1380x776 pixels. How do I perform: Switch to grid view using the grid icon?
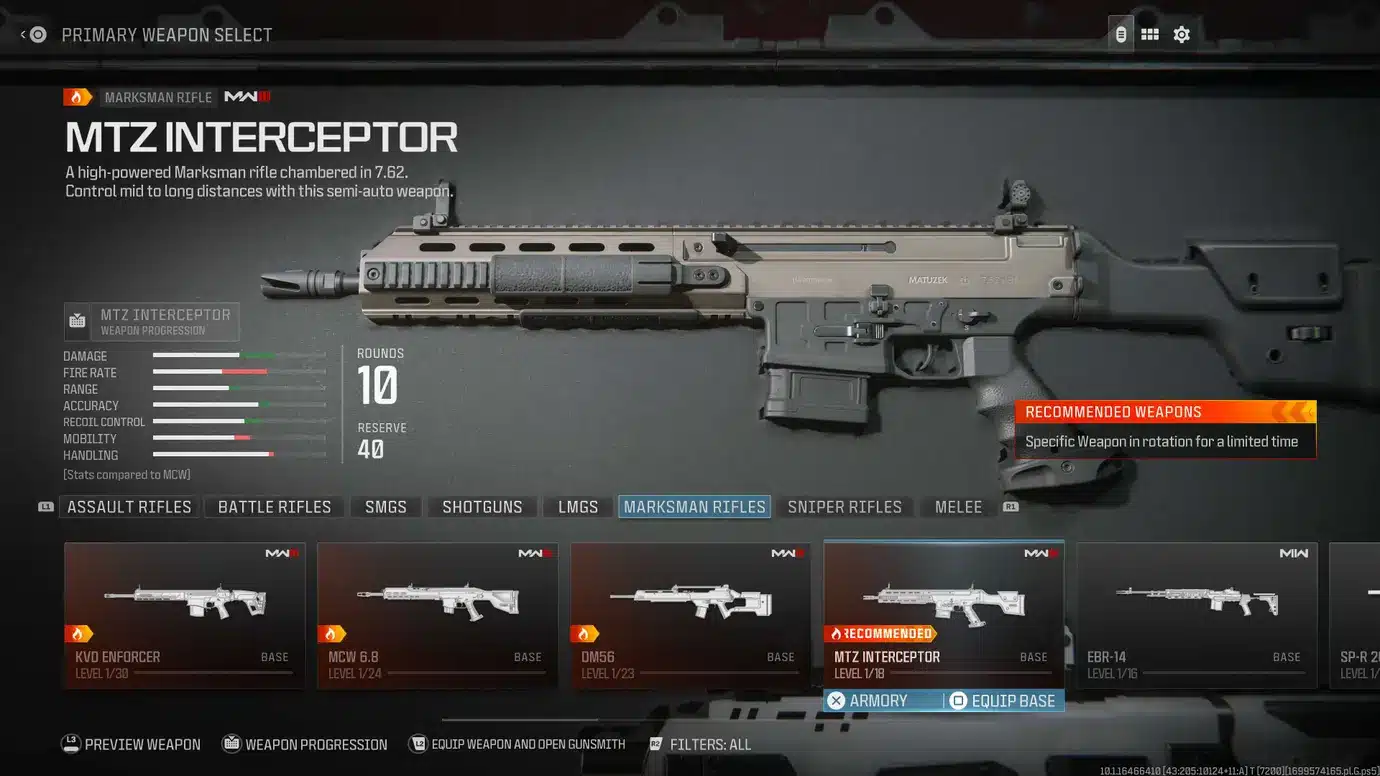1150,33
